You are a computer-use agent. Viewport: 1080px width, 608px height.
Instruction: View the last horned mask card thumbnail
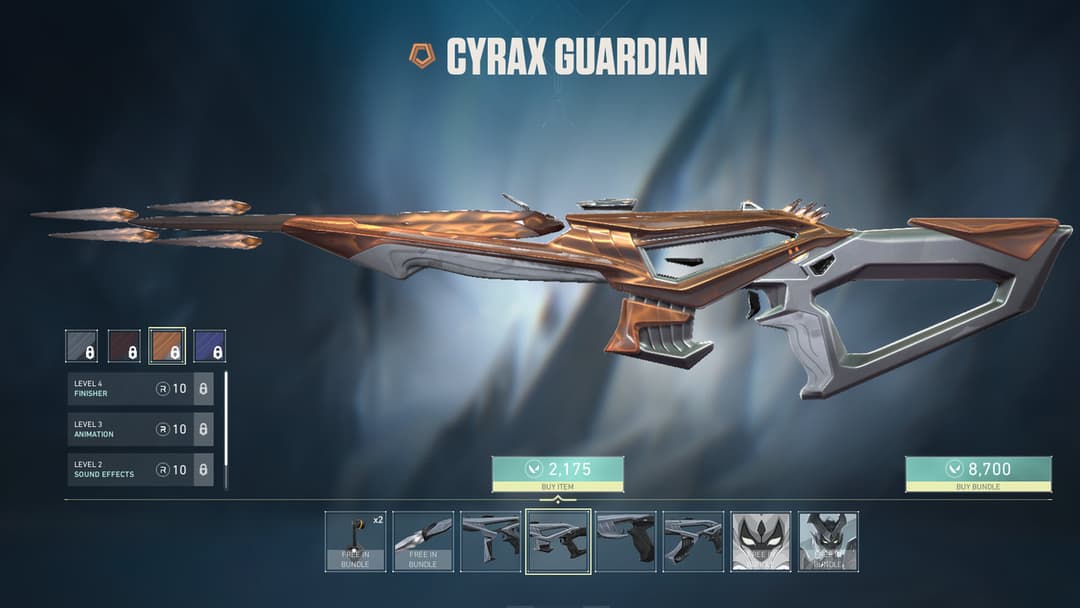(x=828, y=542)
